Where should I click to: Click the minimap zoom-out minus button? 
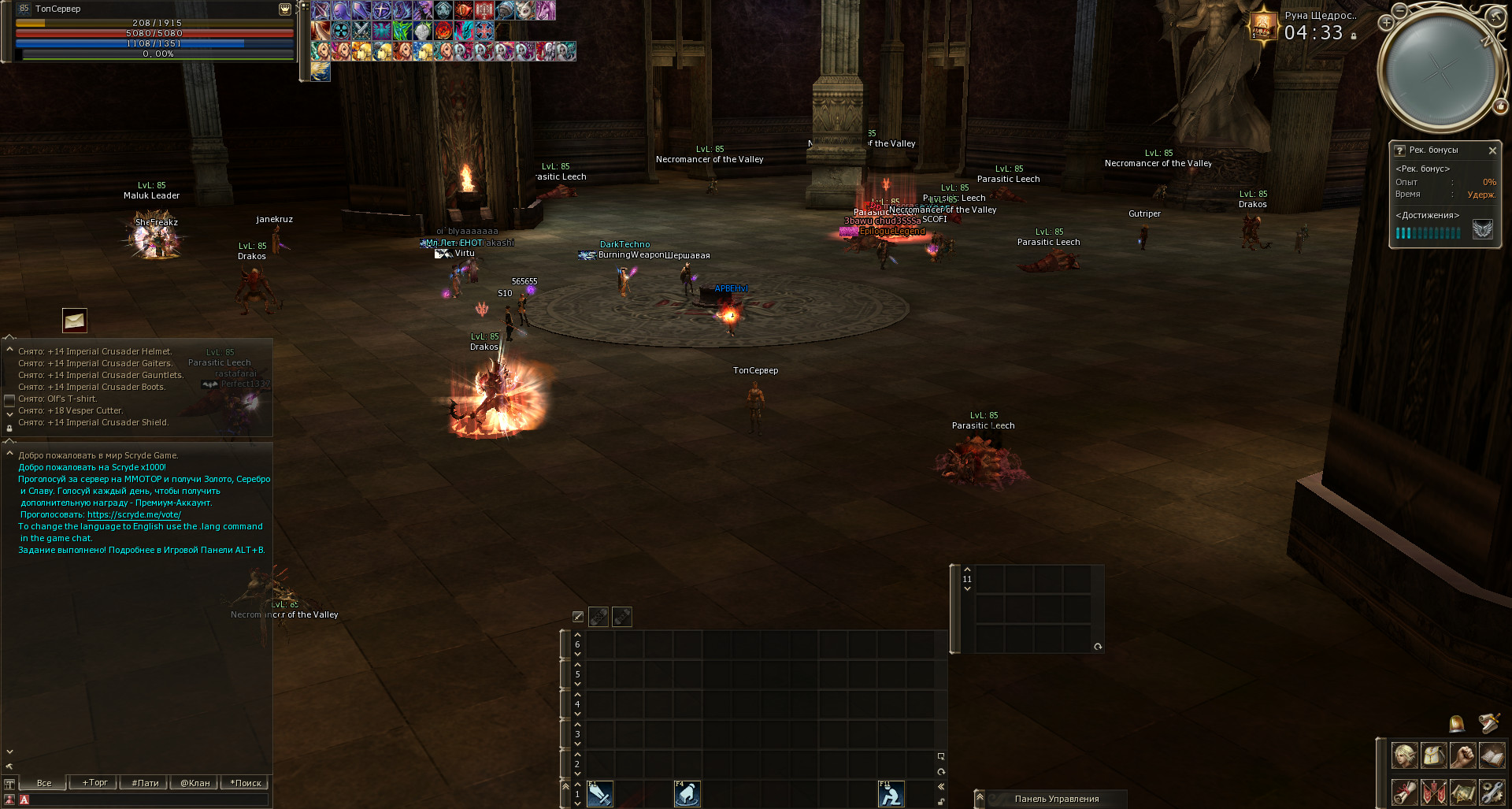(x=1399, y=11)
